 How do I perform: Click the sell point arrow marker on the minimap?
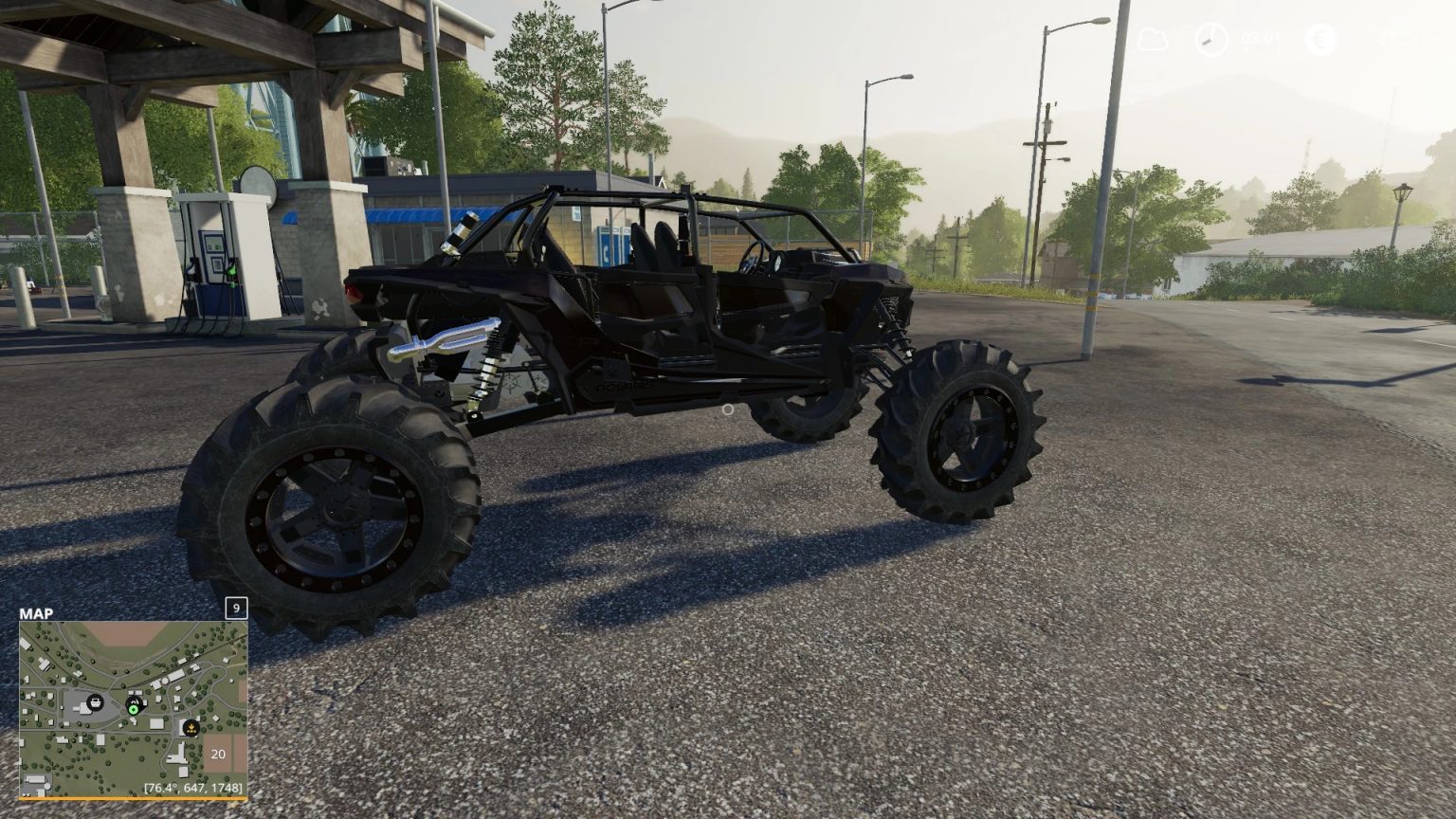click(x=191, y=728)
